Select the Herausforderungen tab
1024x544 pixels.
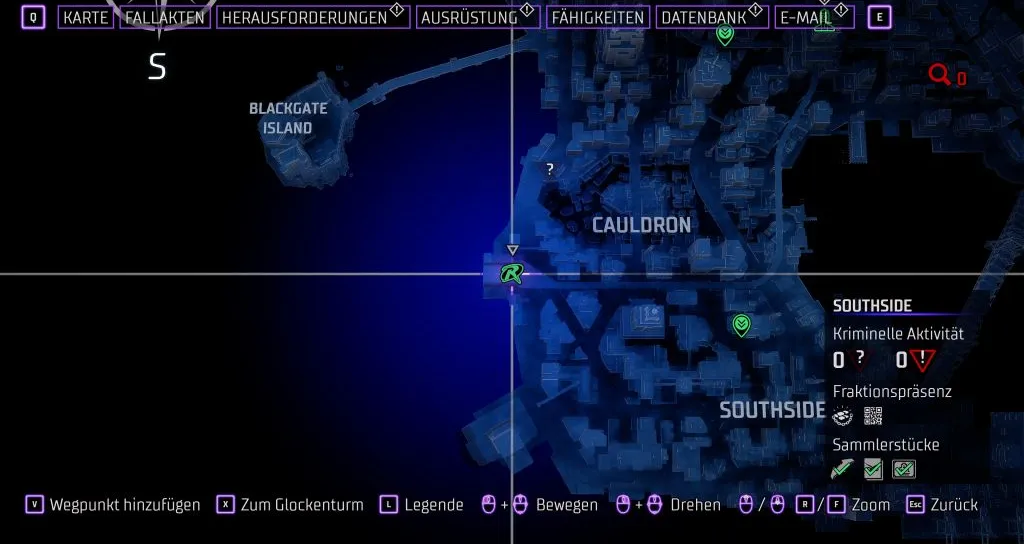click(303, 18)
